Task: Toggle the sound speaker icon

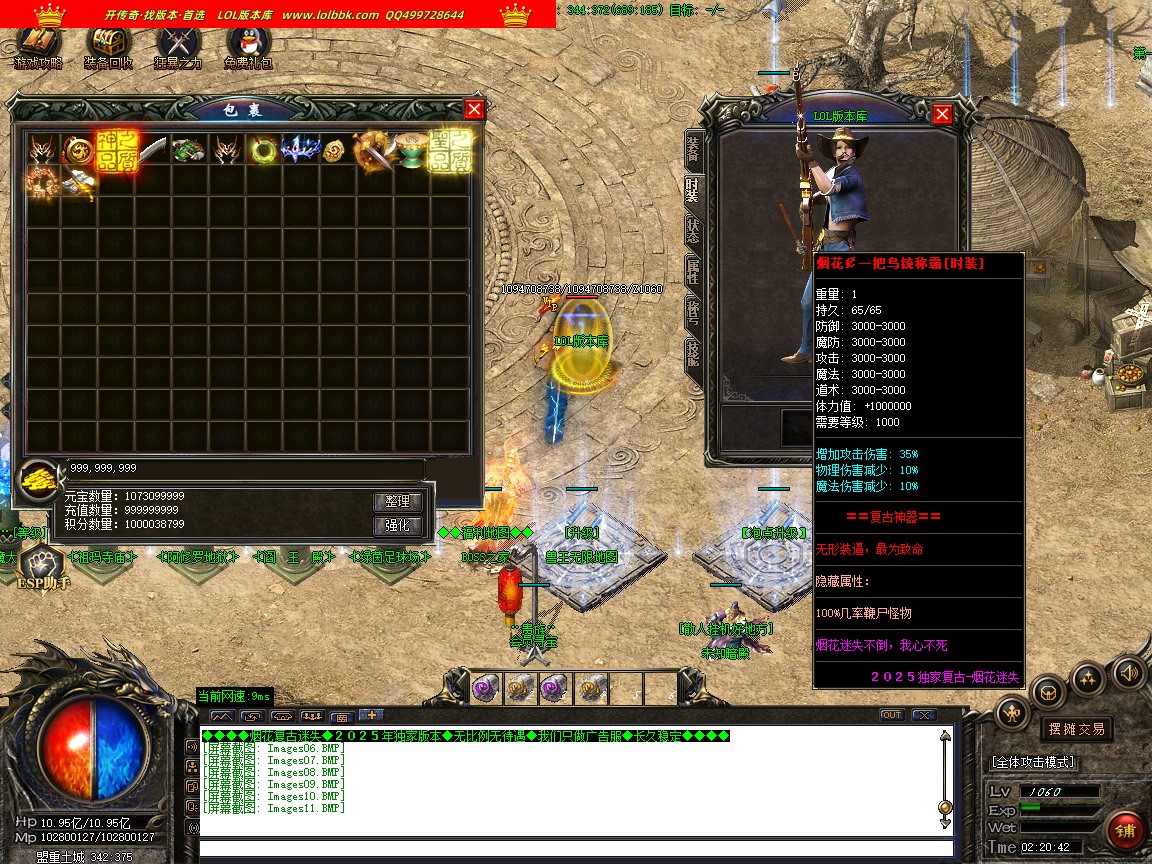Action: tap(1129, 671)
